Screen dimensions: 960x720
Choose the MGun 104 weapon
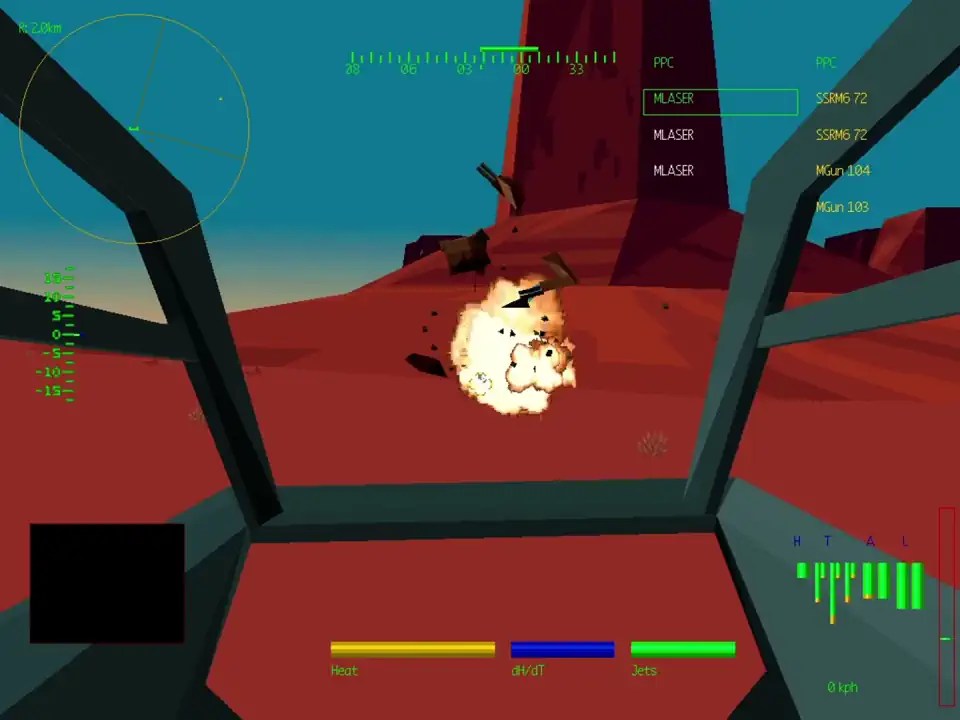click(842, 171)
